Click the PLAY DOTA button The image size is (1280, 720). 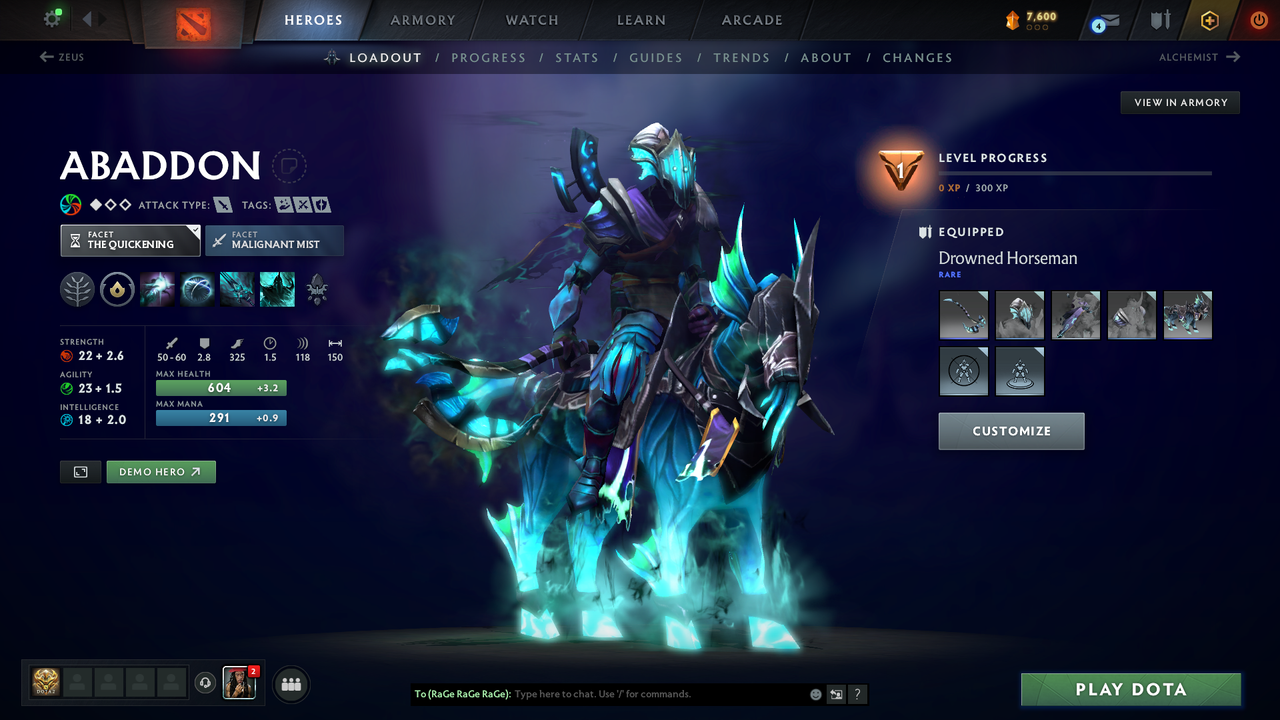tap(1130, 689)
